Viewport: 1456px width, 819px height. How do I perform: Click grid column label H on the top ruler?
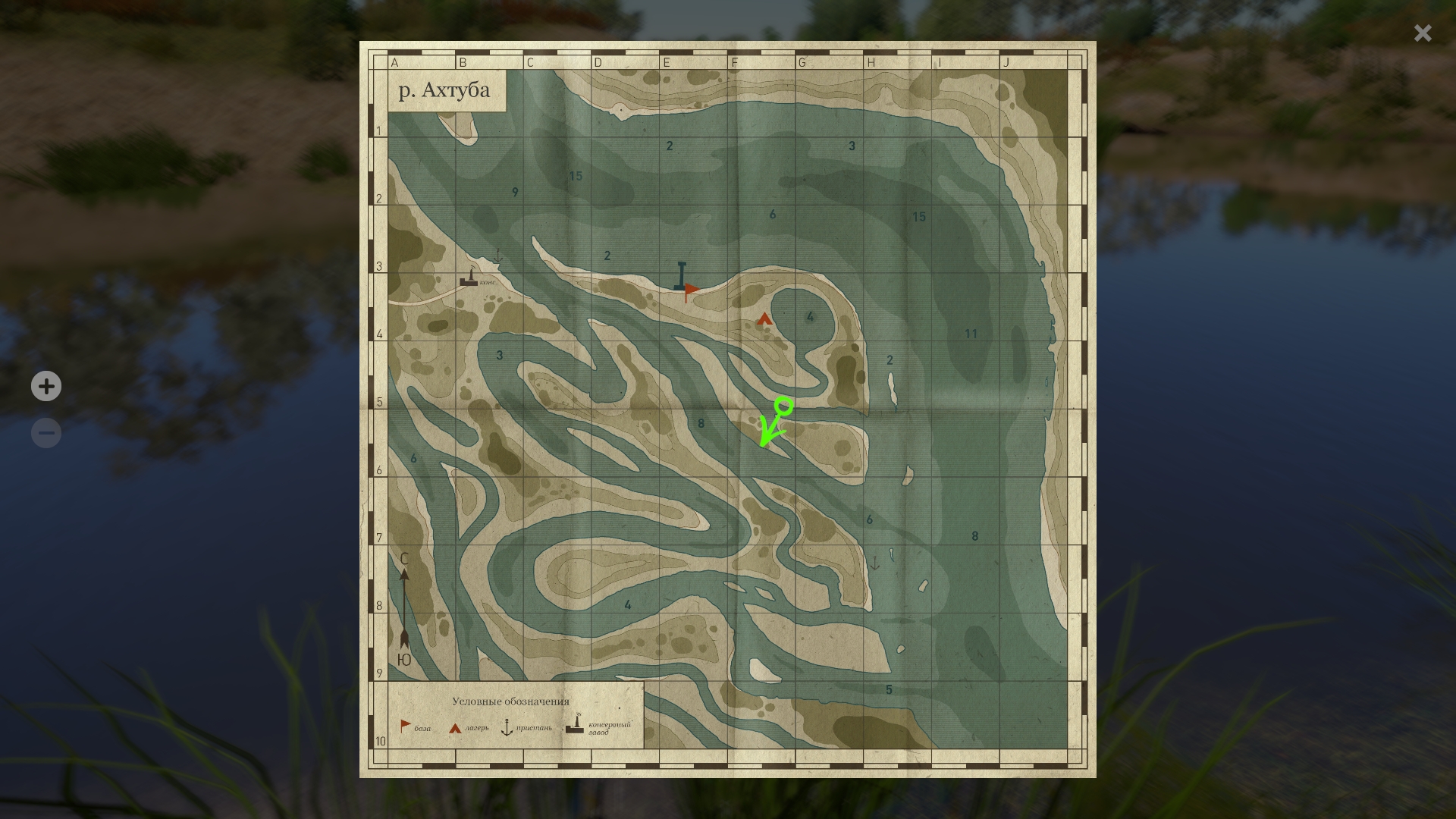[x=871, y=63]
